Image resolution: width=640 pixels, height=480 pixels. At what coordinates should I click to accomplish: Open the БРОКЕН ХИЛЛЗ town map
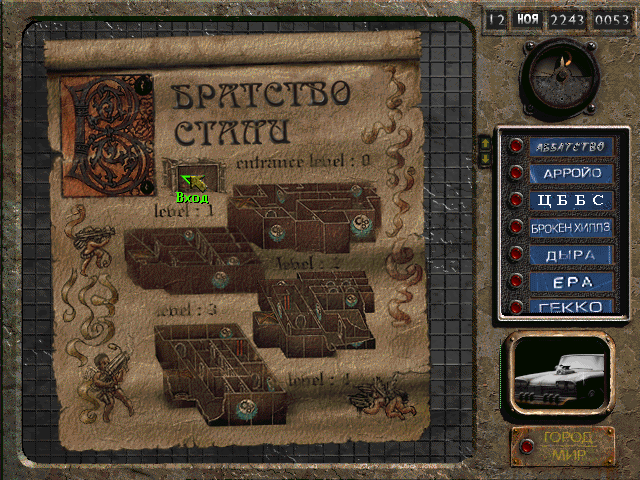pyautogui.click(x=568, y=227)
